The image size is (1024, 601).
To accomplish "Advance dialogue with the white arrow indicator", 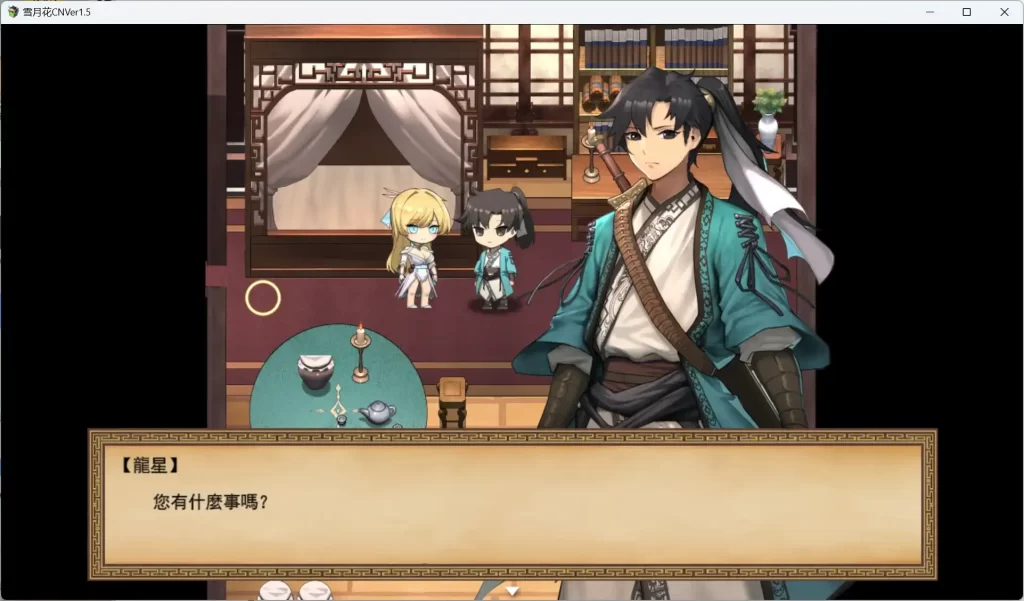I will [x=512, y=590].
